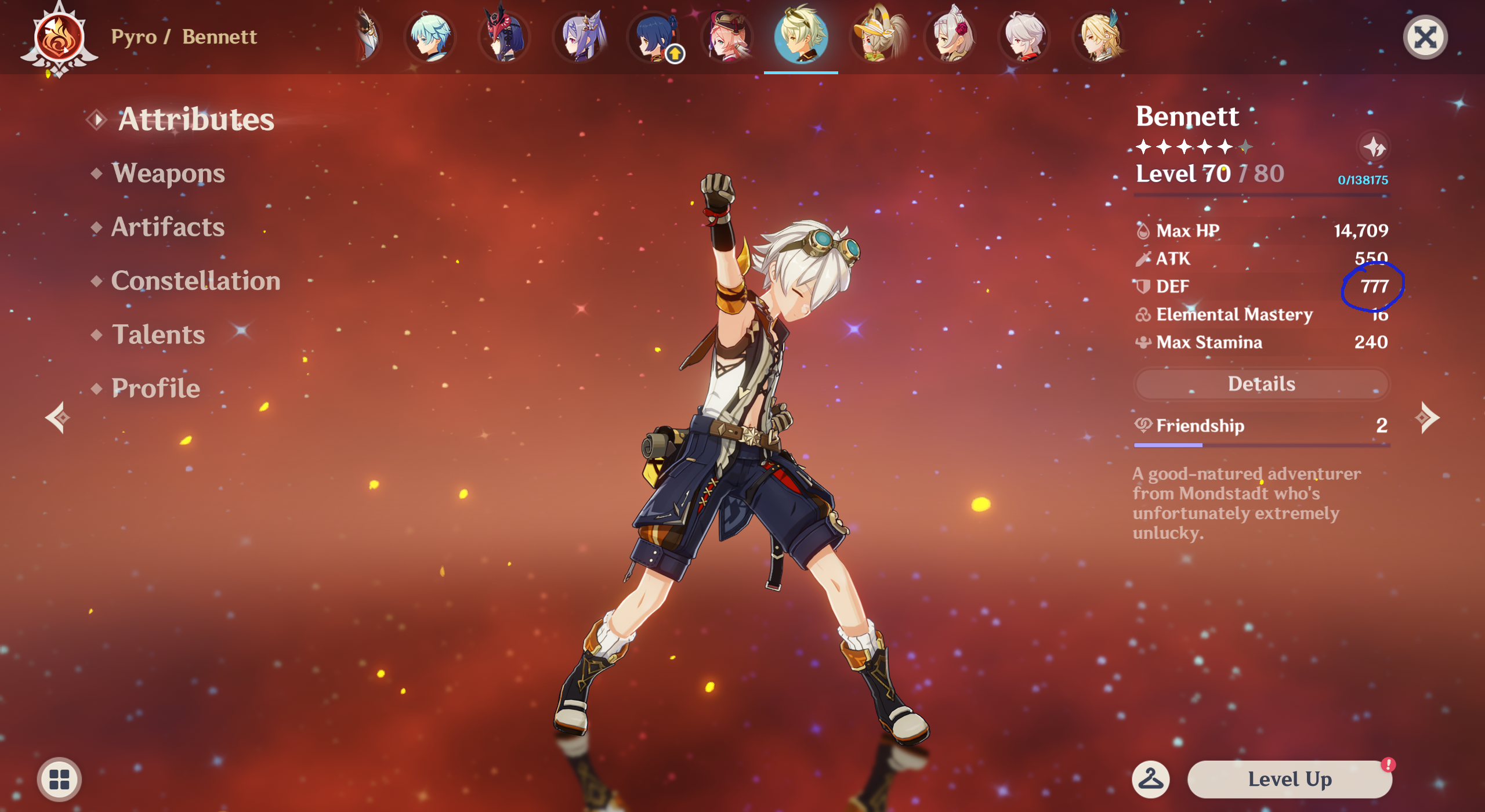
Task: Open the Artifacts menu entry
Action: (168, 227)
